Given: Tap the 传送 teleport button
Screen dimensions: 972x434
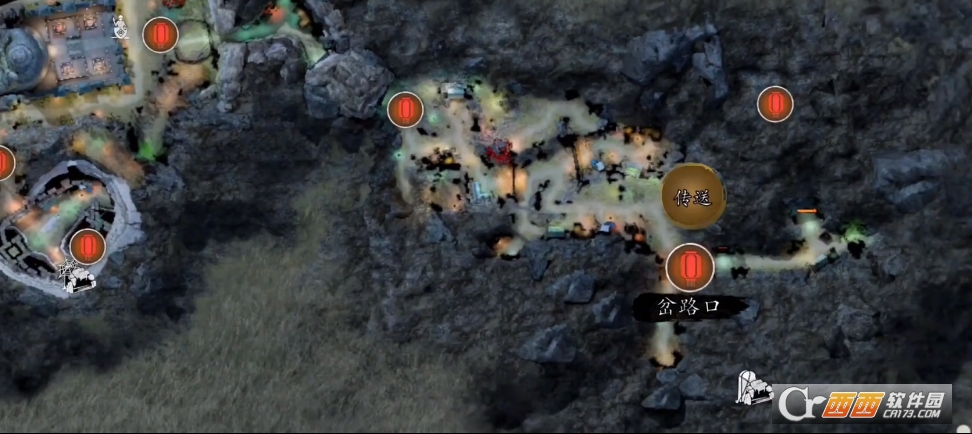Looking at the screenshot, I should pyautogui.click(x=693, y=197).
